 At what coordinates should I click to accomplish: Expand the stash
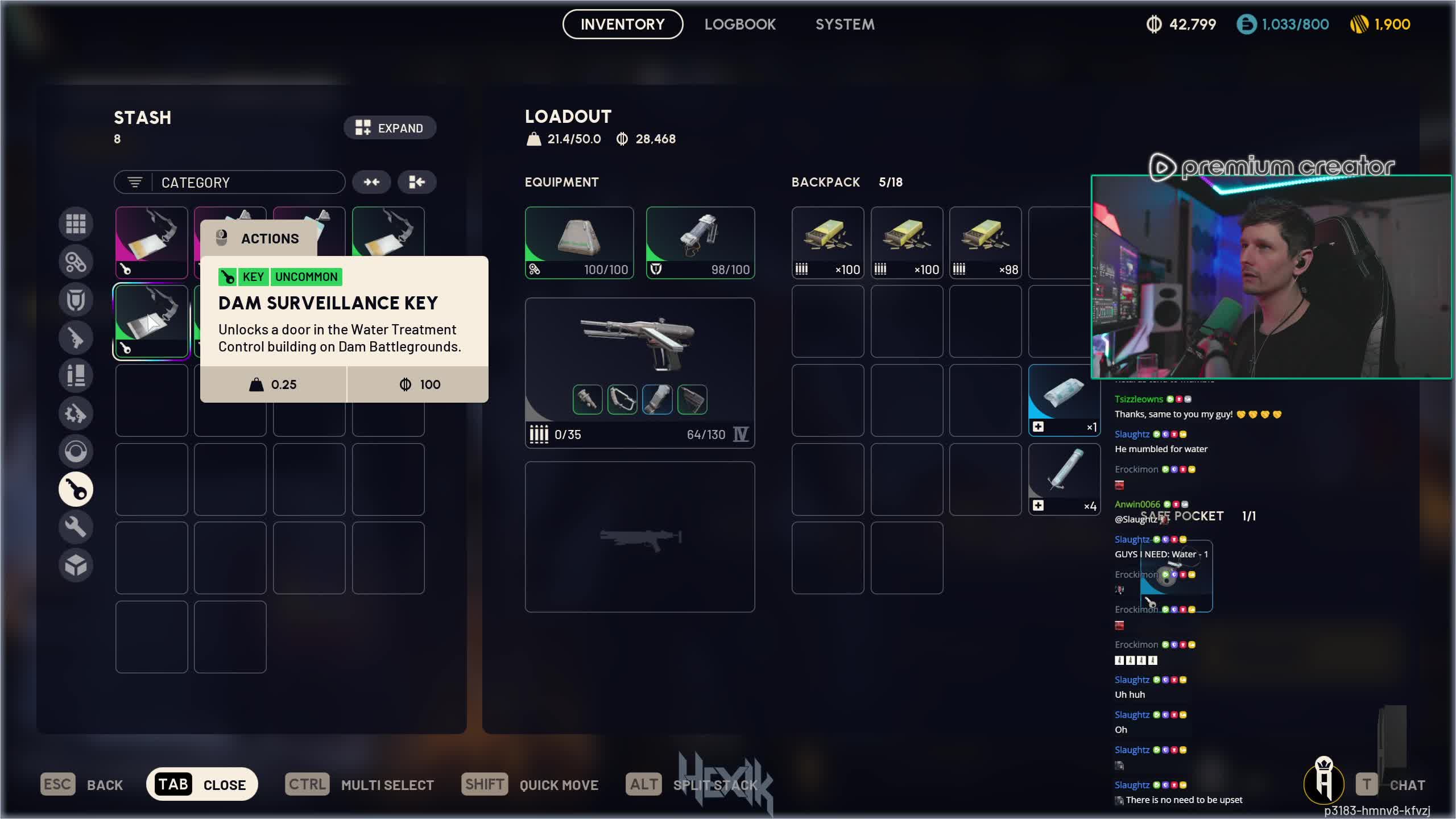point(390,128)
